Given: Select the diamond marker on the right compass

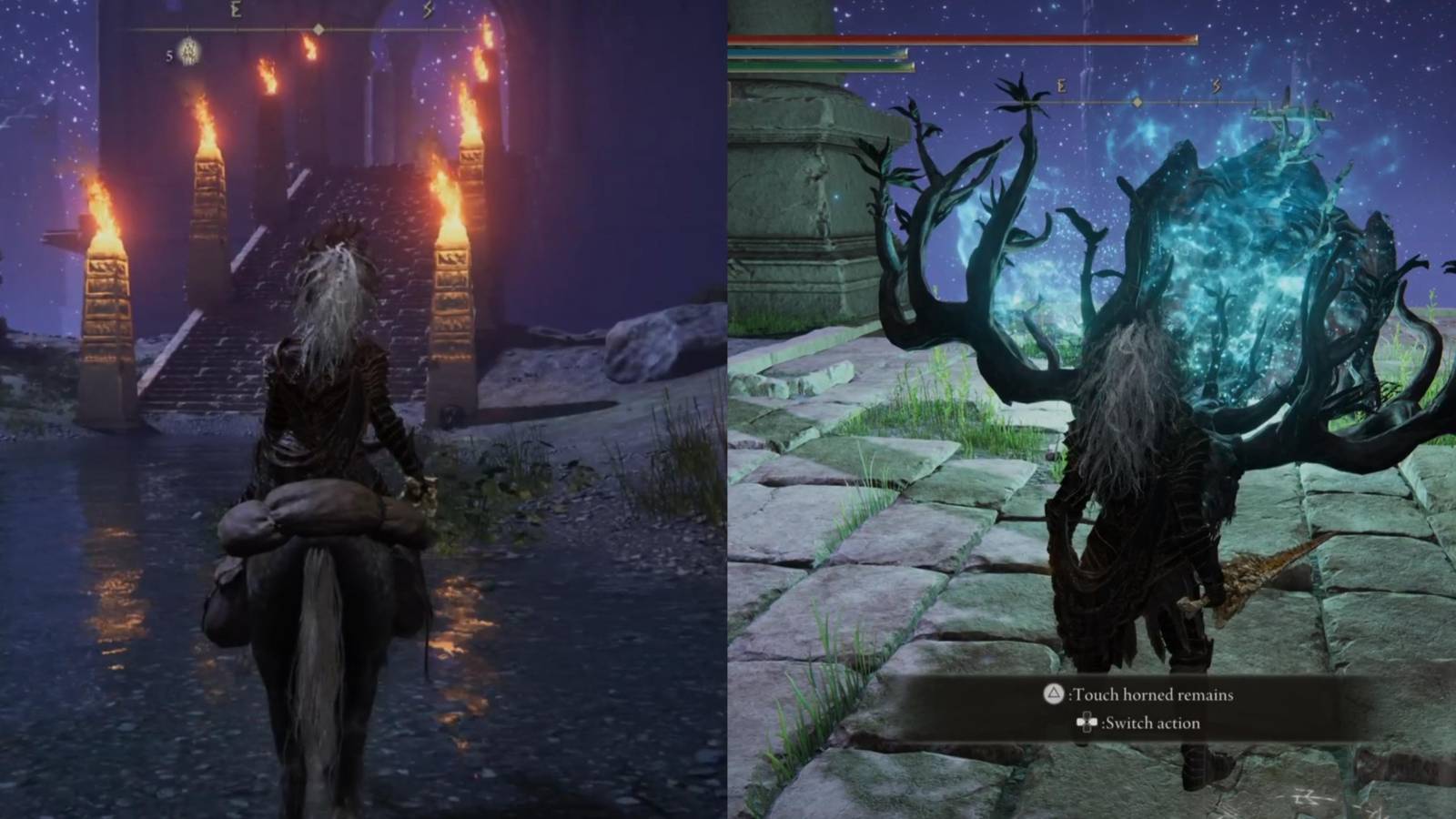Looking at the screenshot, I should 1136,104.
